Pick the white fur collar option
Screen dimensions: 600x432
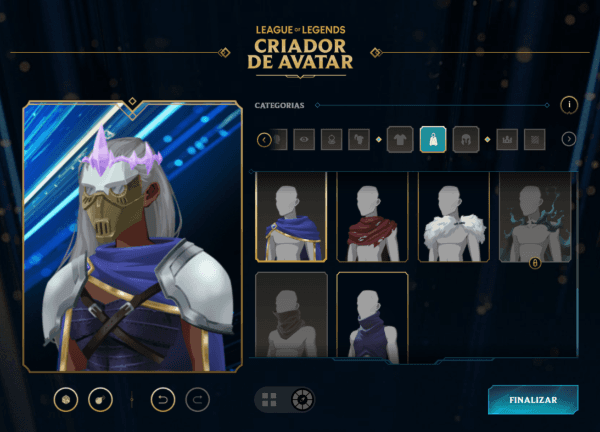point(453,217)
